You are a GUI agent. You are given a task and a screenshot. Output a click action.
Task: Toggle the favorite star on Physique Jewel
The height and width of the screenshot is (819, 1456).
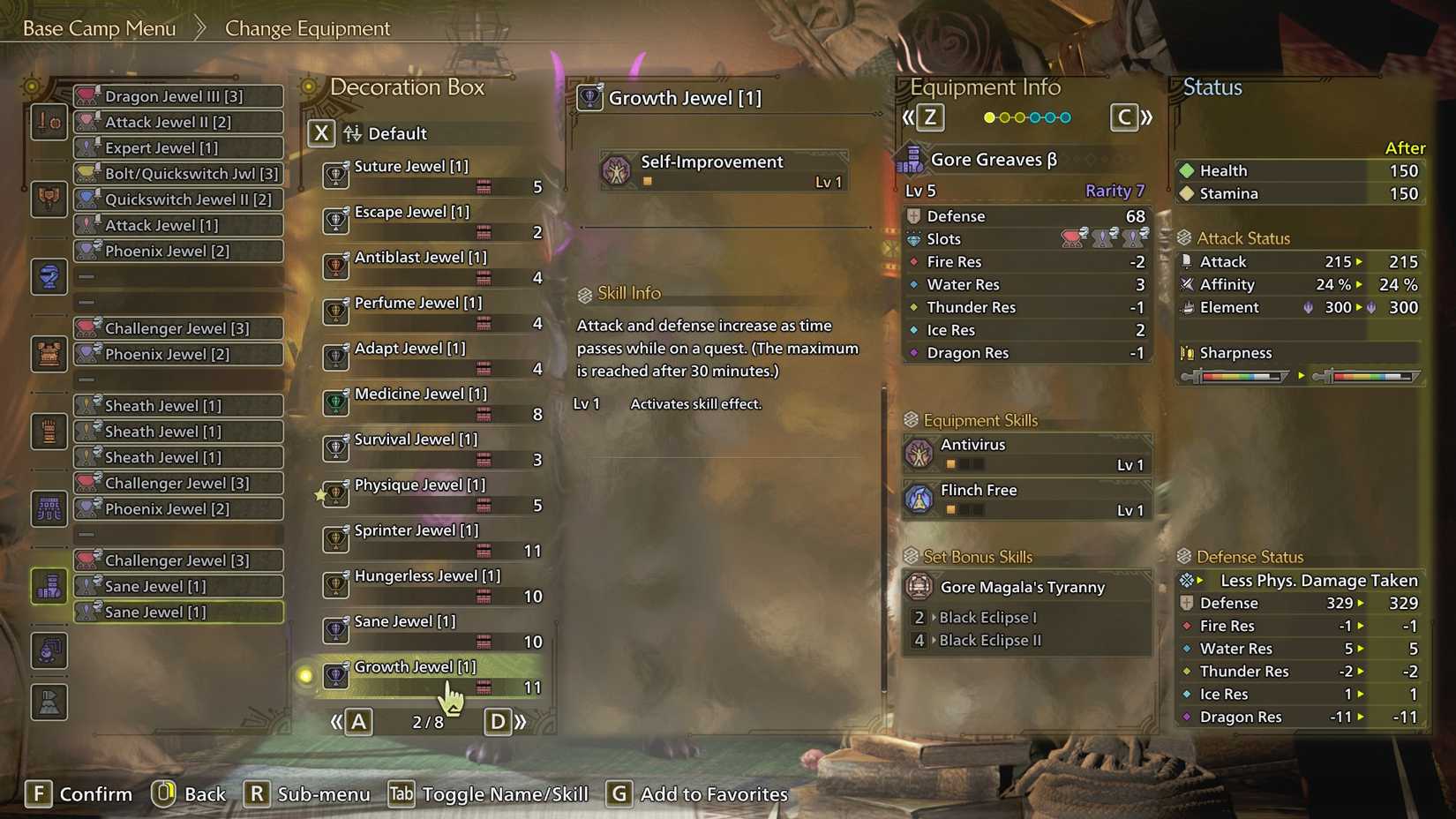click(x=321, y=495)
